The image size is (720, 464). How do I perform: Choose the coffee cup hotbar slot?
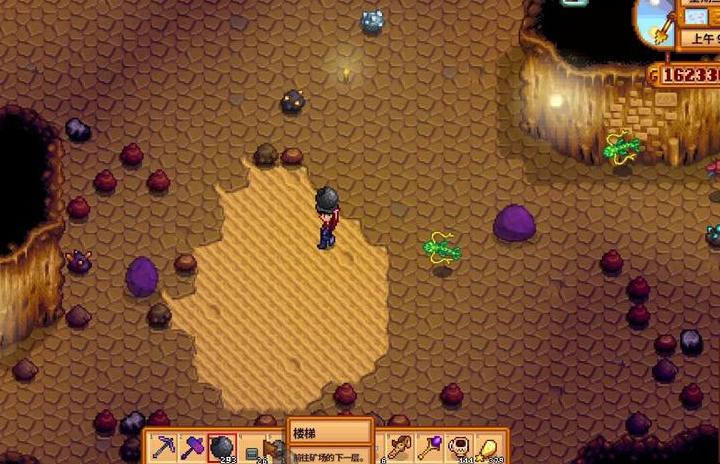(x=460, y=448)
